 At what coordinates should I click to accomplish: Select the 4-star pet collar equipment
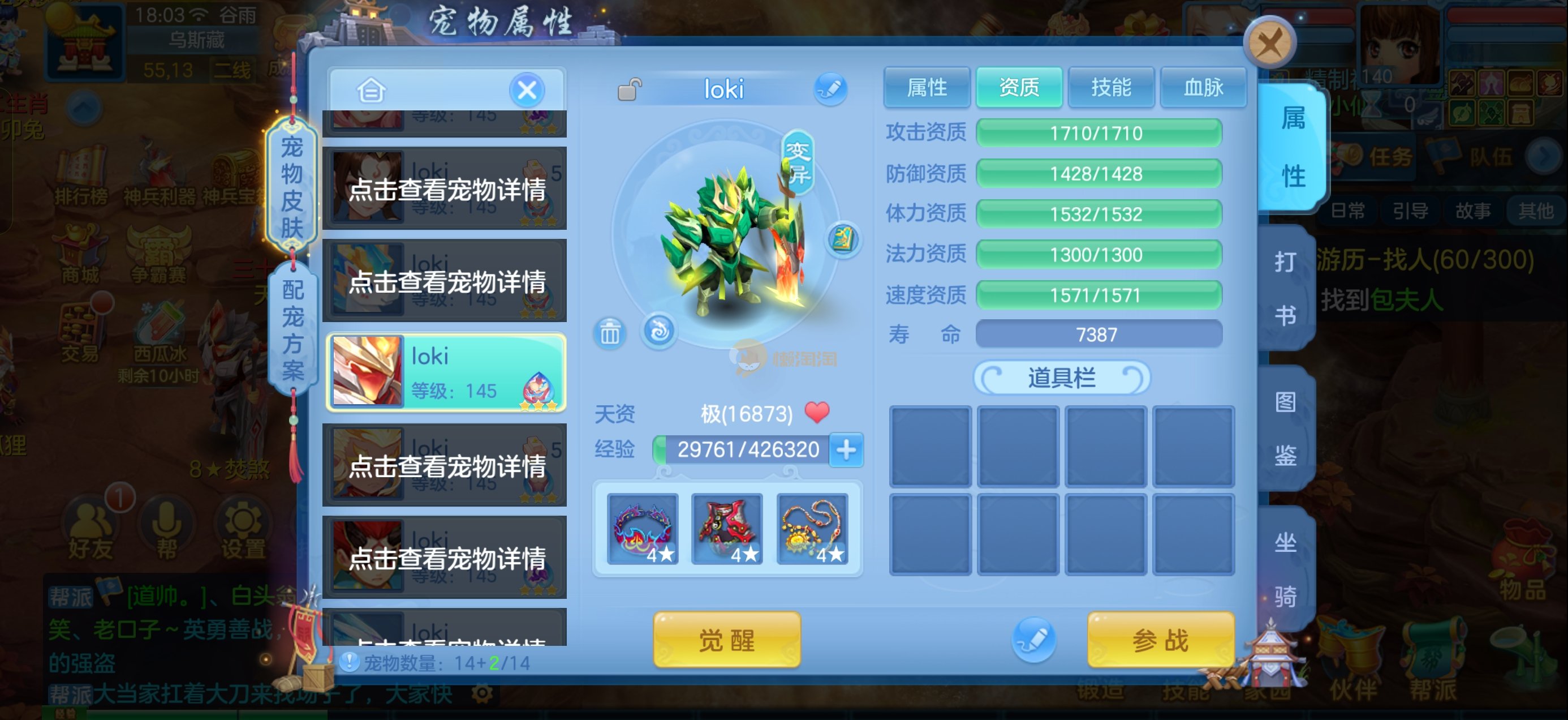tap(643, 529)
